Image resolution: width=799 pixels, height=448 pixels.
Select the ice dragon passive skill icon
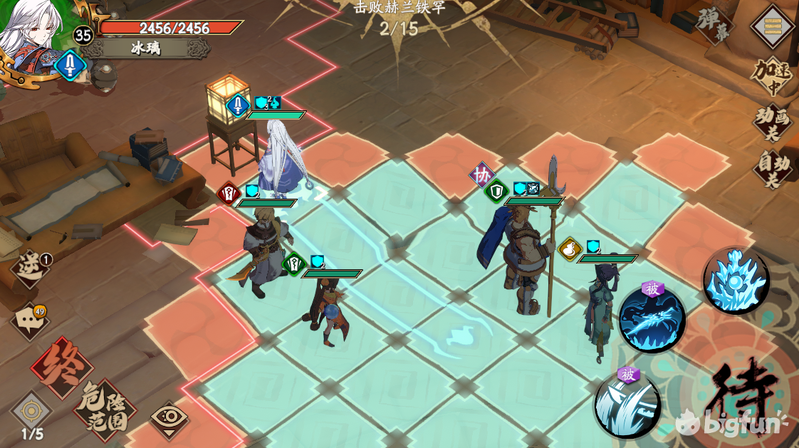(x=651, y=318)
